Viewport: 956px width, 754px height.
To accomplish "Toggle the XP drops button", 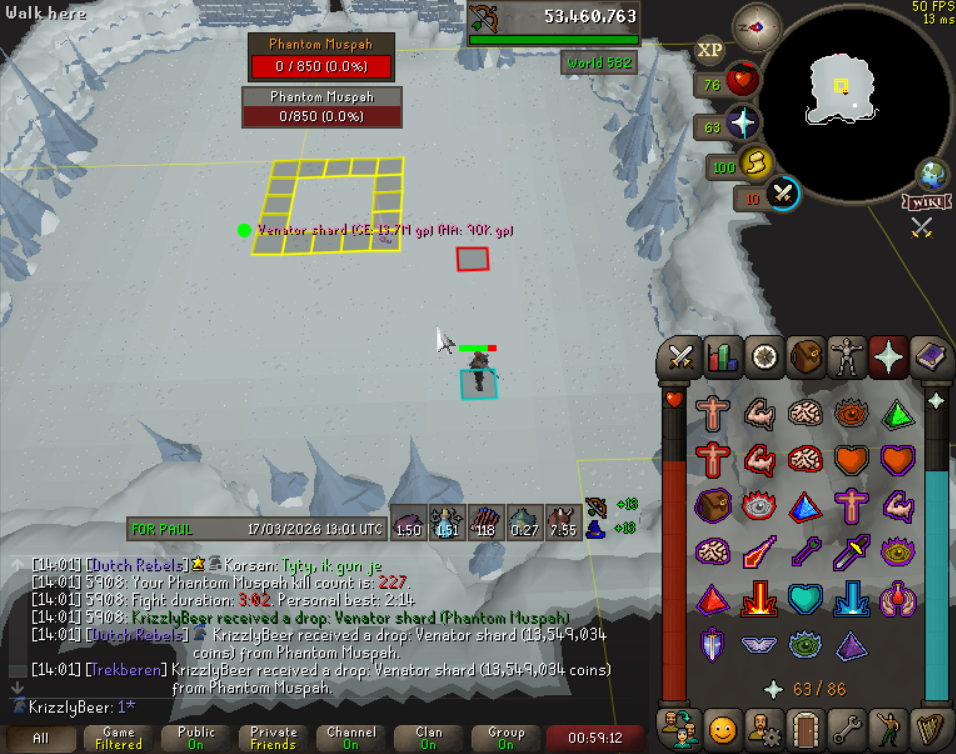I will 710,49.
